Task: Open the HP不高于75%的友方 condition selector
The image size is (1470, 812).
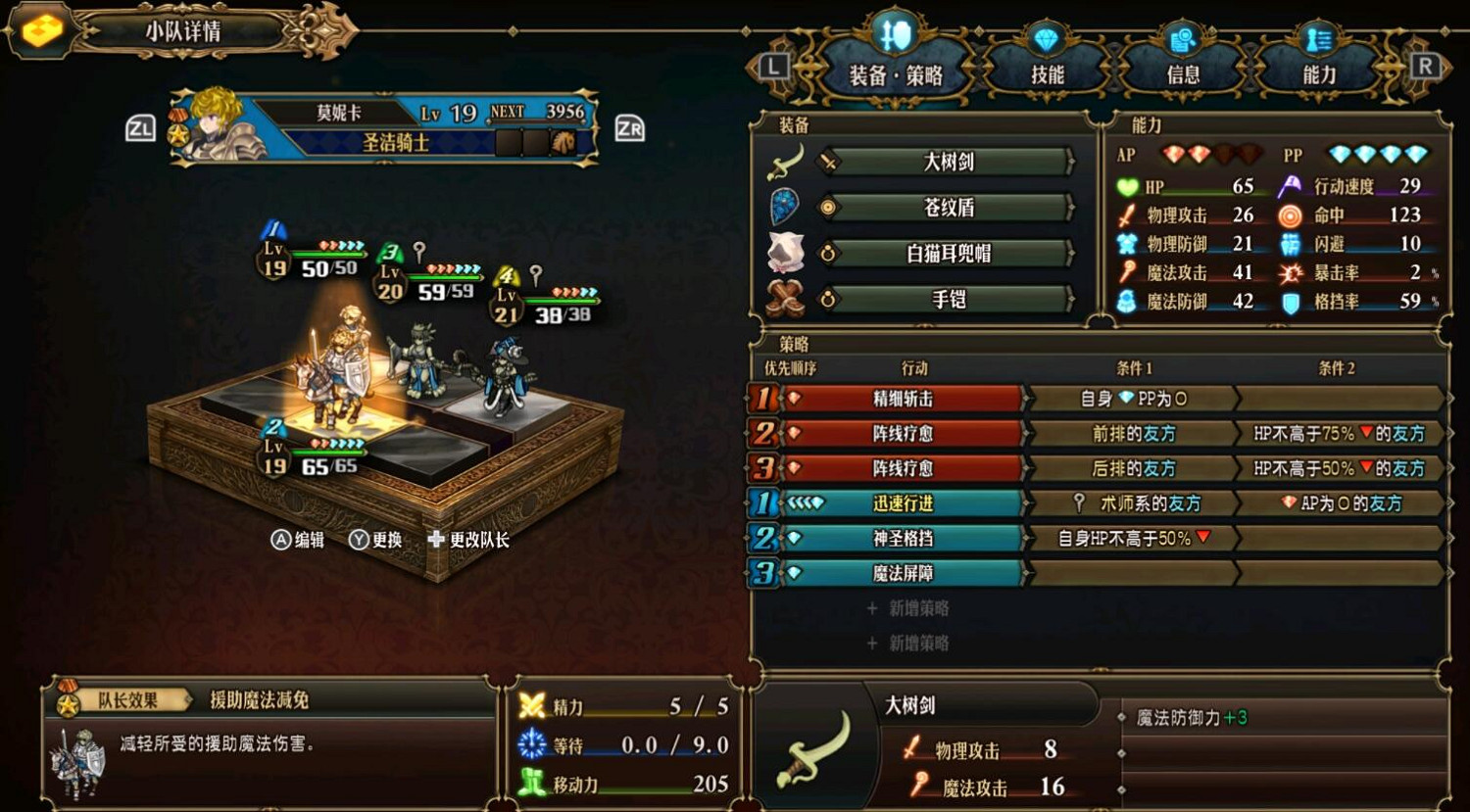Action: coord(1341,433)
